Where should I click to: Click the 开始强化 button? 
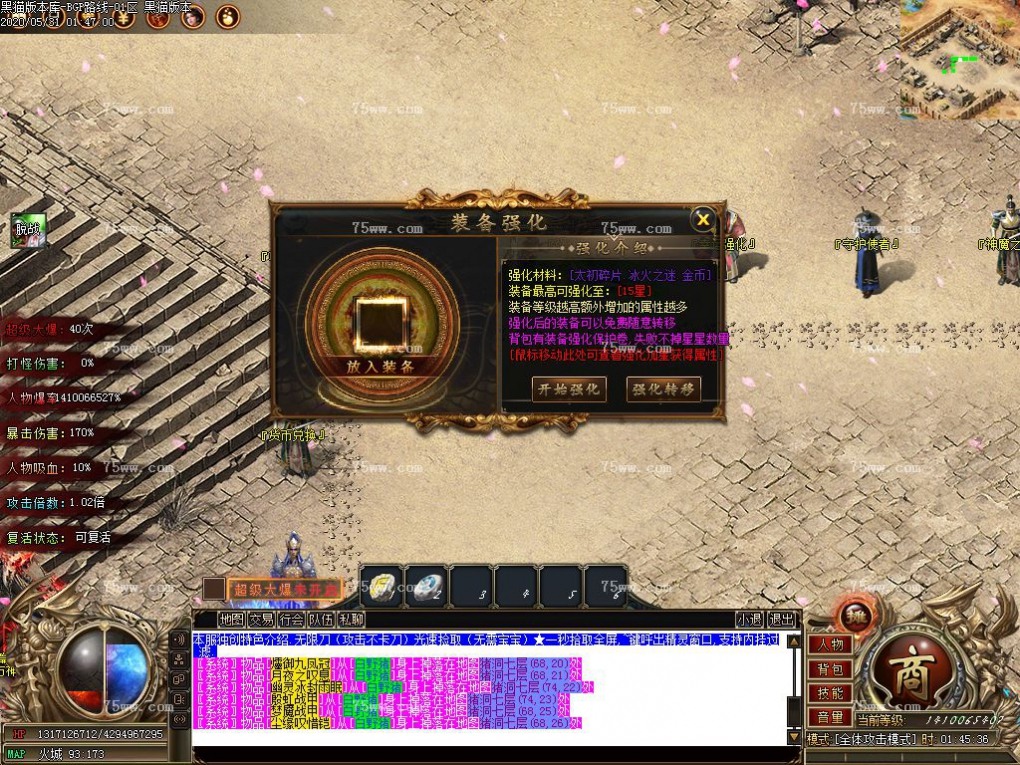click(x=568, y=389)
